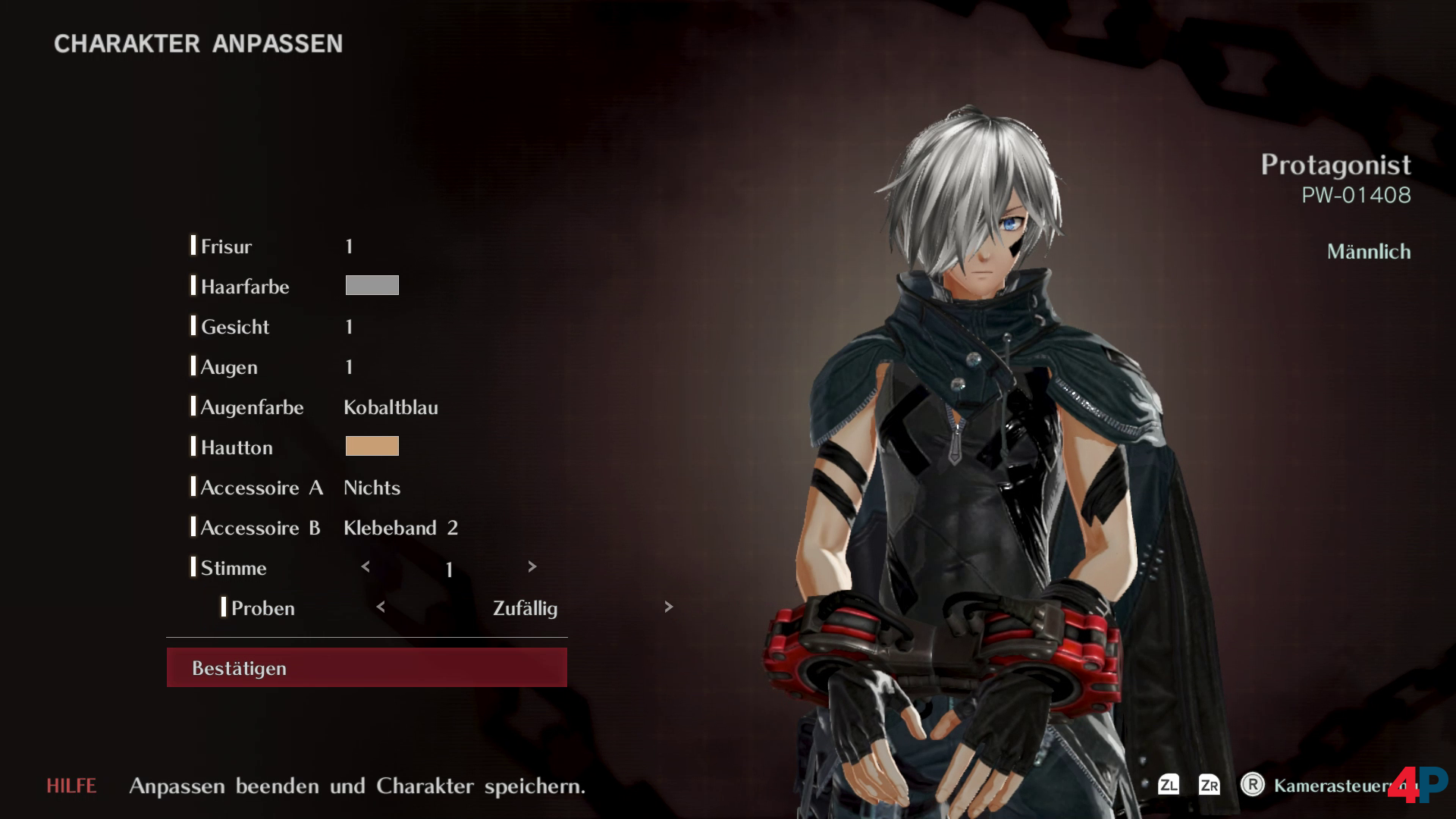Image resolution: width=1456 pixels, height=819 pixels.
Task: Open the Accessoire A setting
Action: pyautogui.click(x=262, y=488)
